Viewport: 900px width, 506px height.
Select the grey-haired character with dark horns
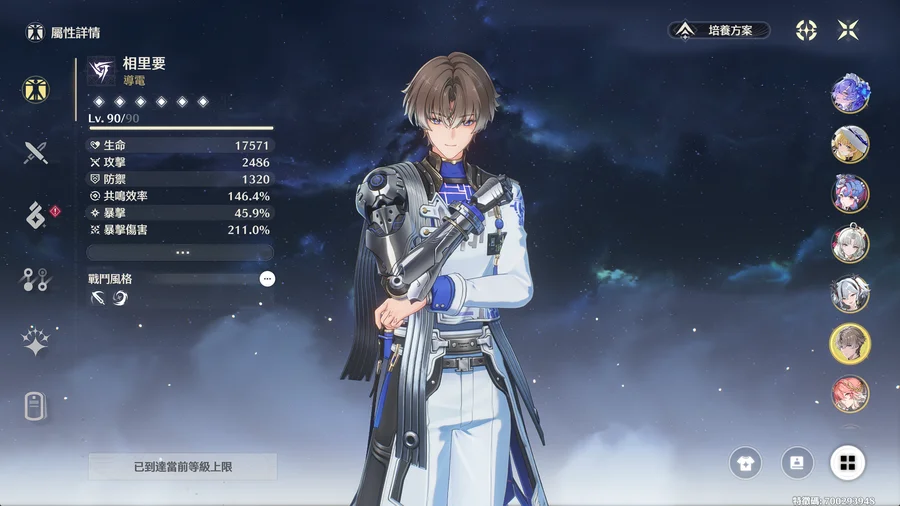point(850,294)
